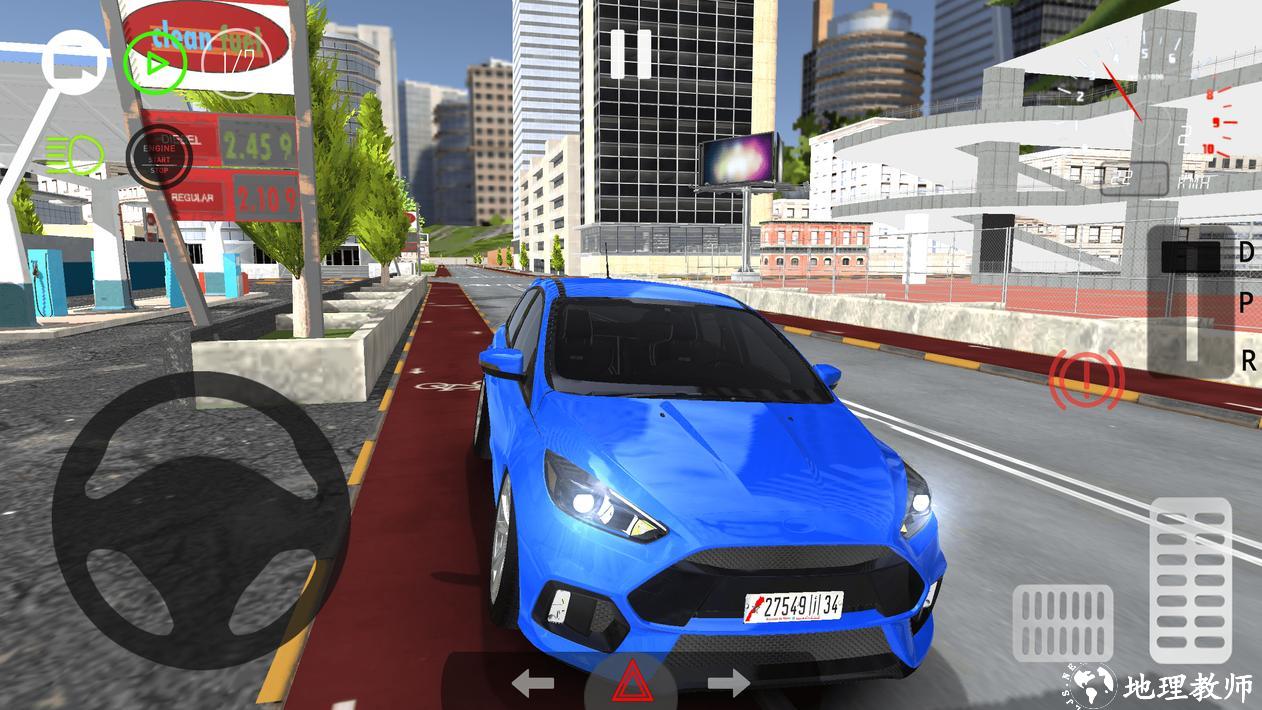
Task: Shift the gear selector to R
Action: coord(1247,361)
